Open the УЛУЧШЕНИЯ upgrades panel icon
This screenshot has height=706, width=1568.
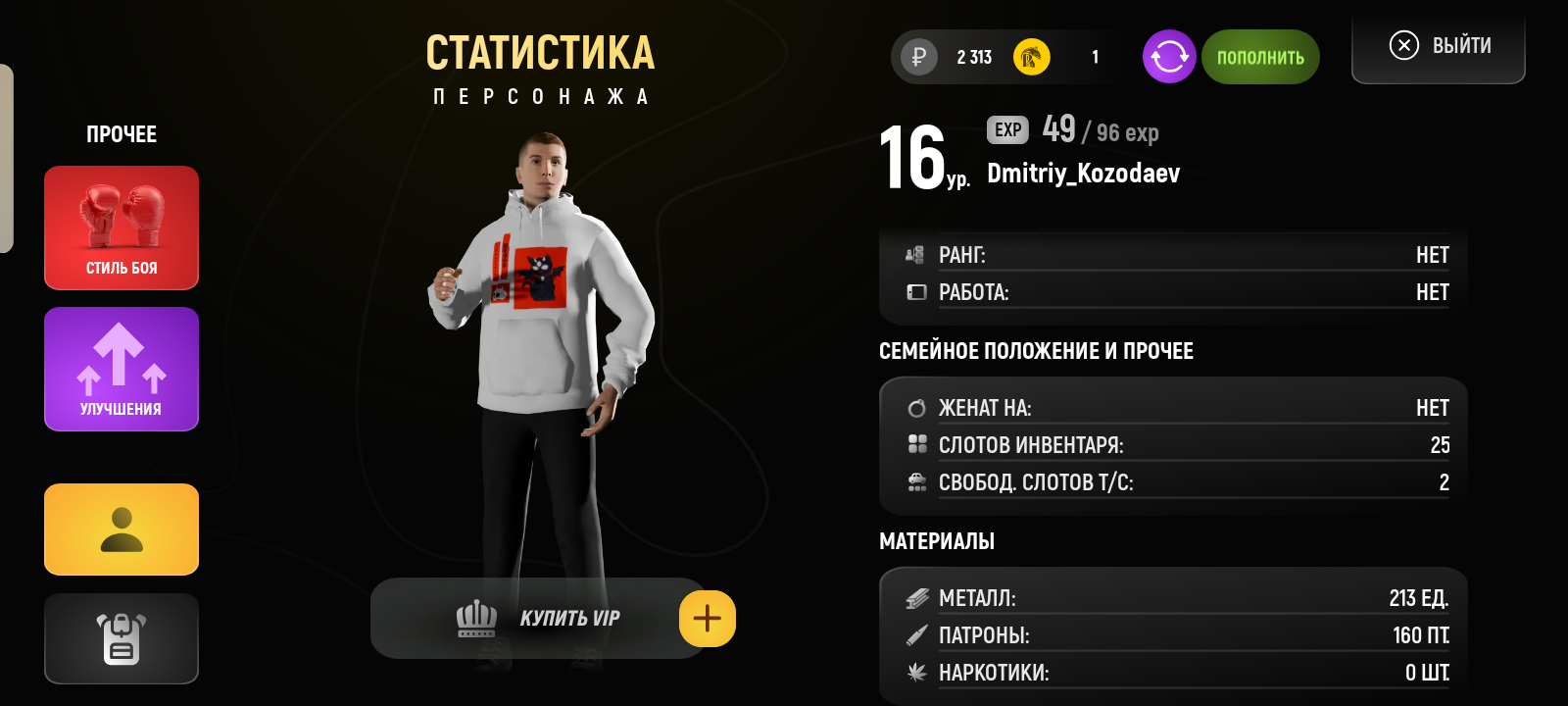tap(121, 358)
